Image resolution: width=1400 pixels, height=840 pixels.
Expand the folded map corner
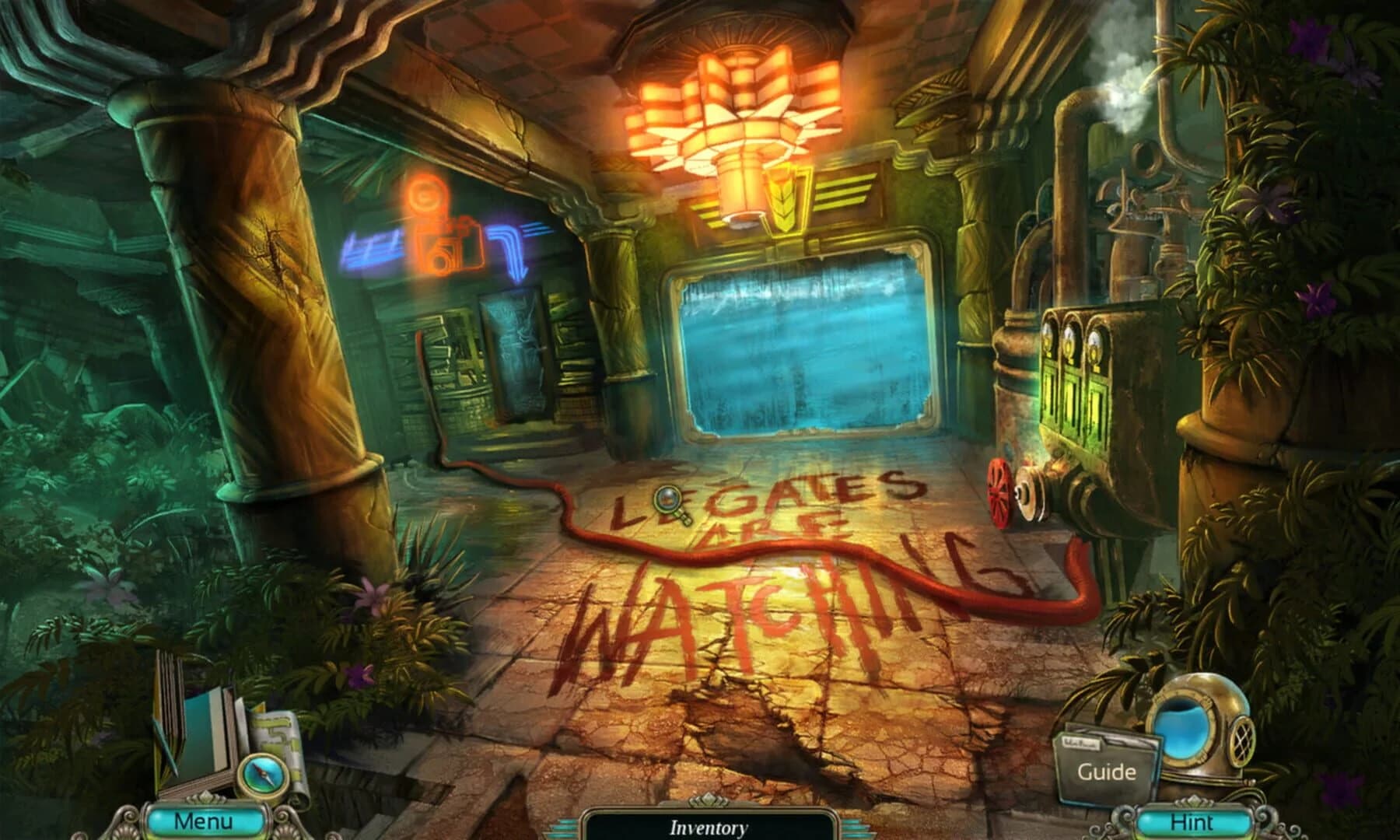[x=261, y=708]
